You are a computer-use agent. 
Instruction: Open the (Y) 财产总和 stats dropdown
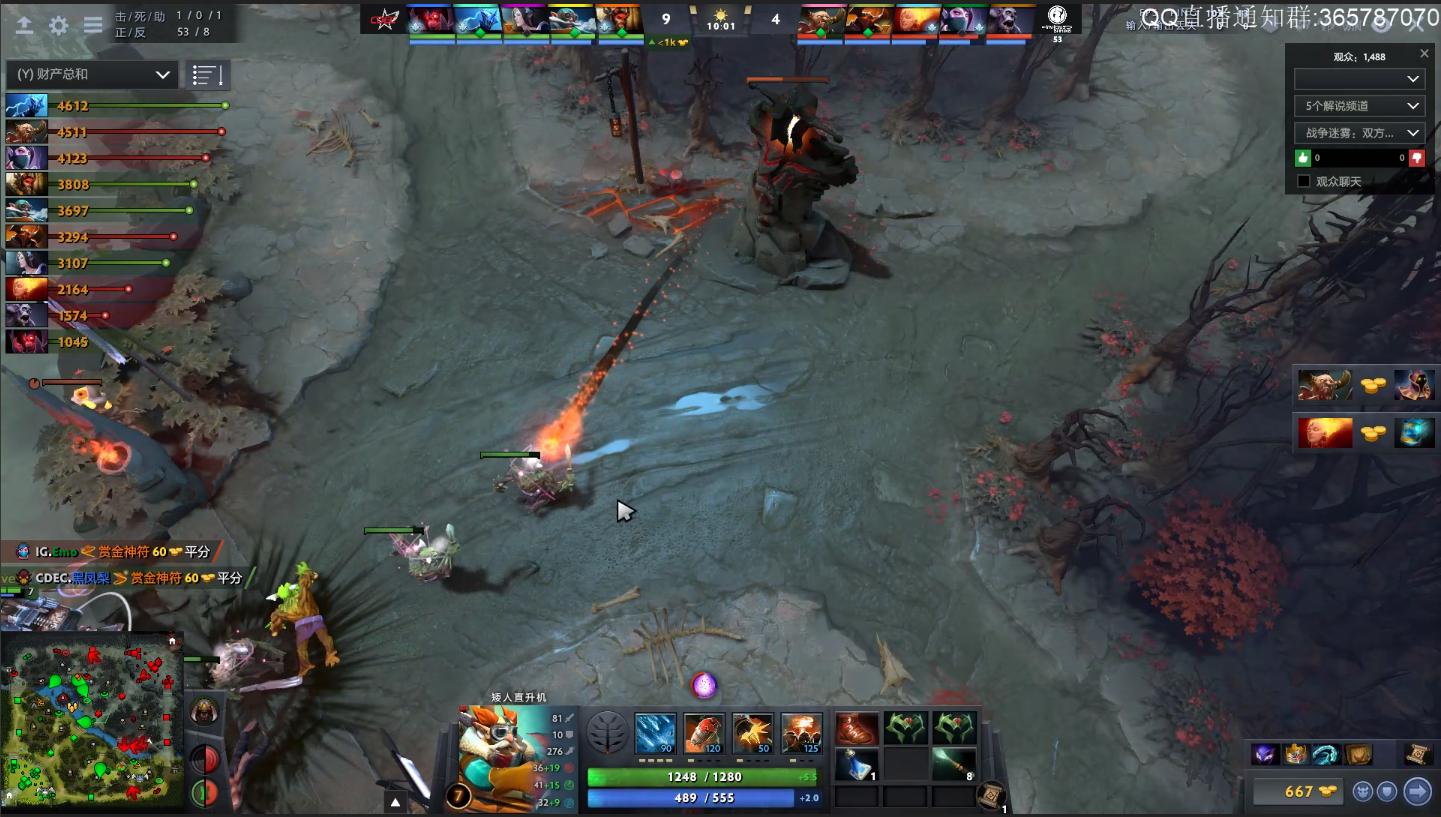pos(90,74)
